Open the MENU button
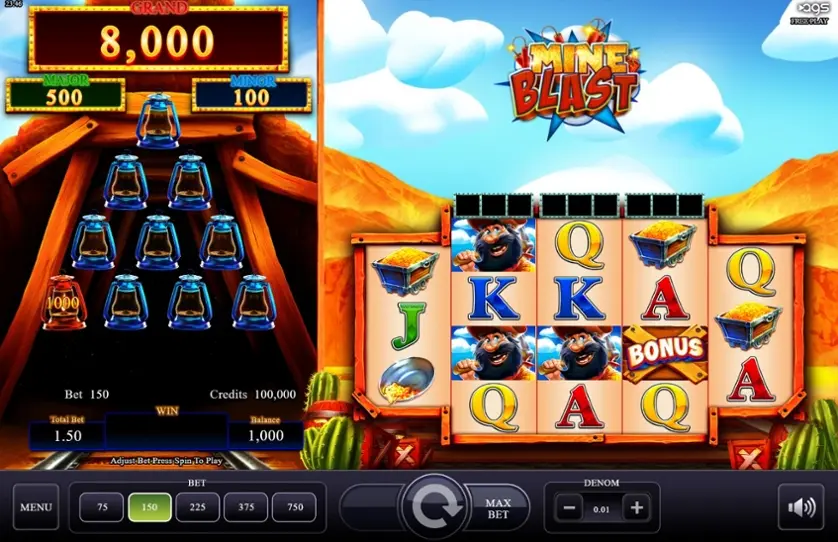The width and height of the screenshot is (838, 542). coord(36,507)
